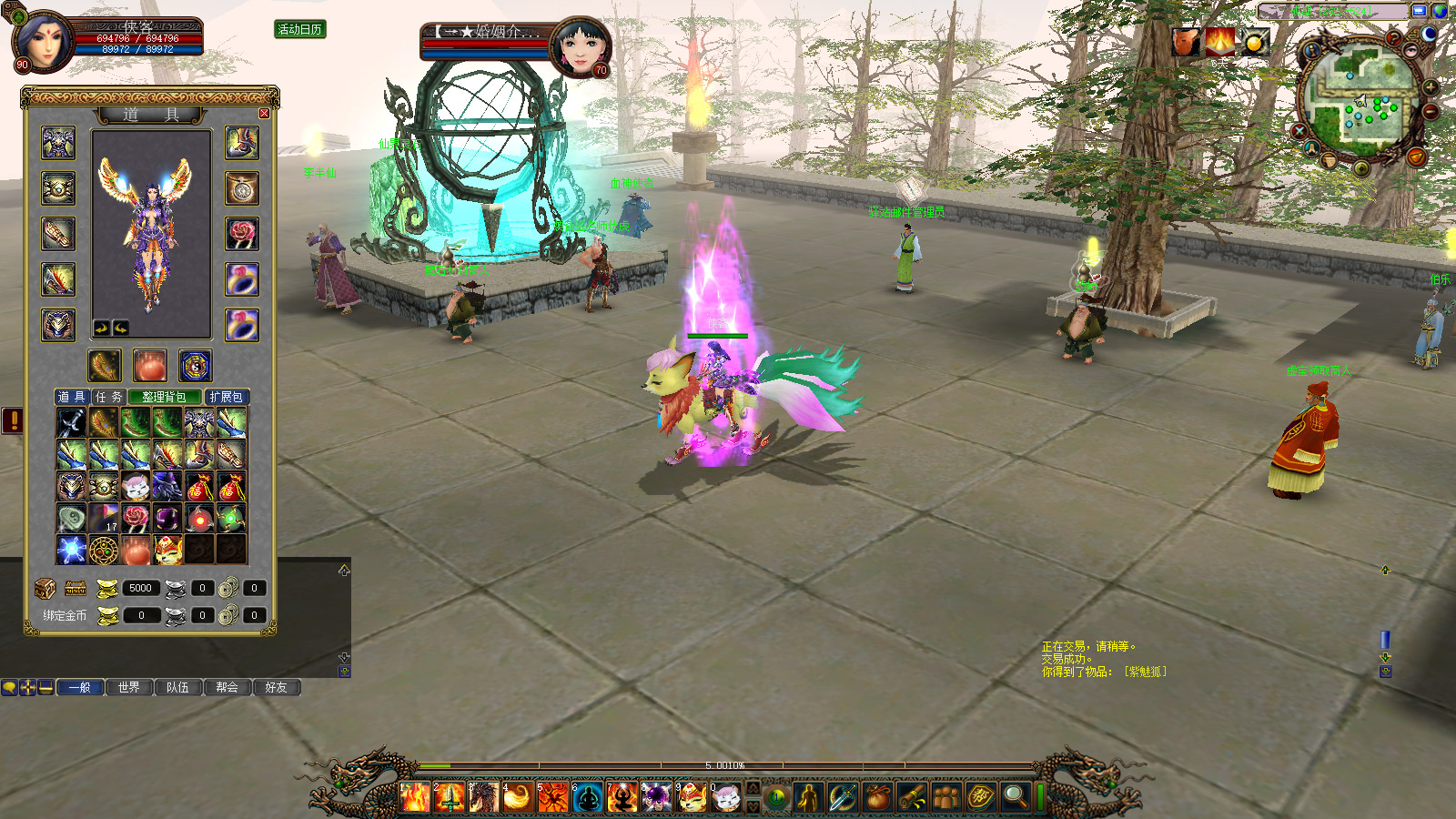
Task: Select the red lucky bag in inventory
Action: (x=199, y=487)
